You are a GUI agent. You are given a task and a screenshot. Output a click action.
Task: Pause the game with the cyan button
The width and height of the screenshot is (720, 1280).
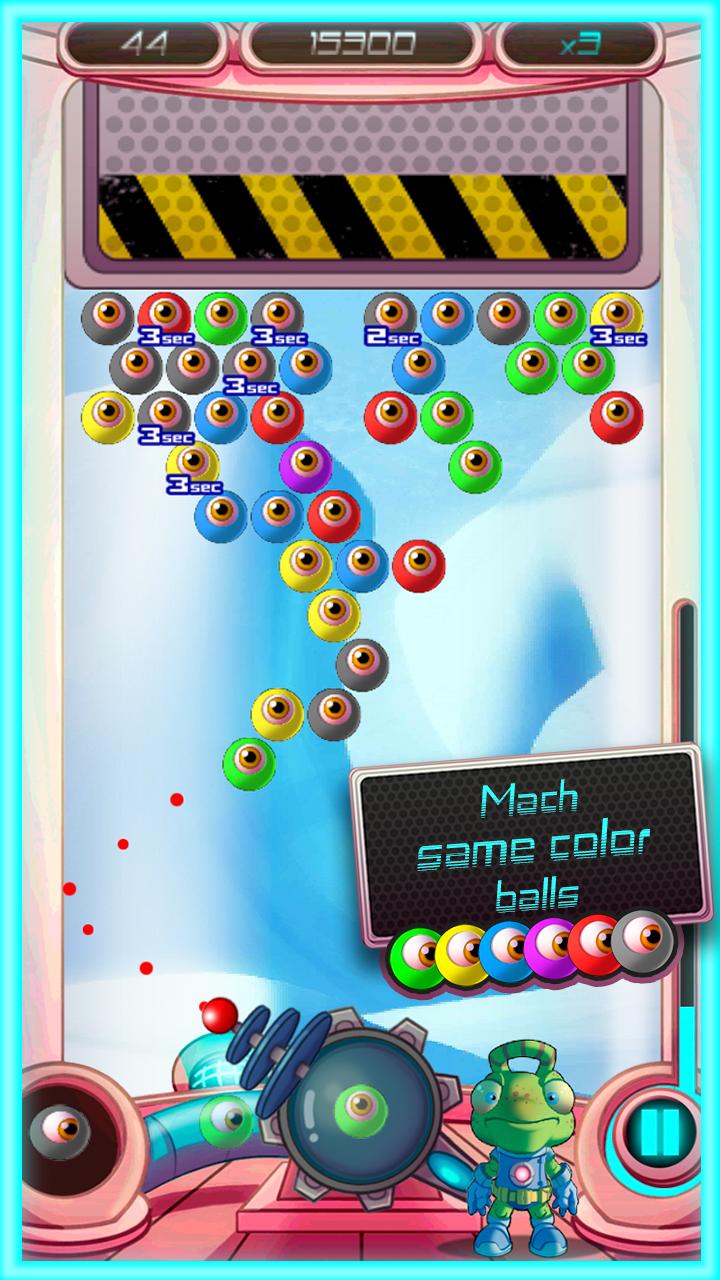click(658, 1130)
